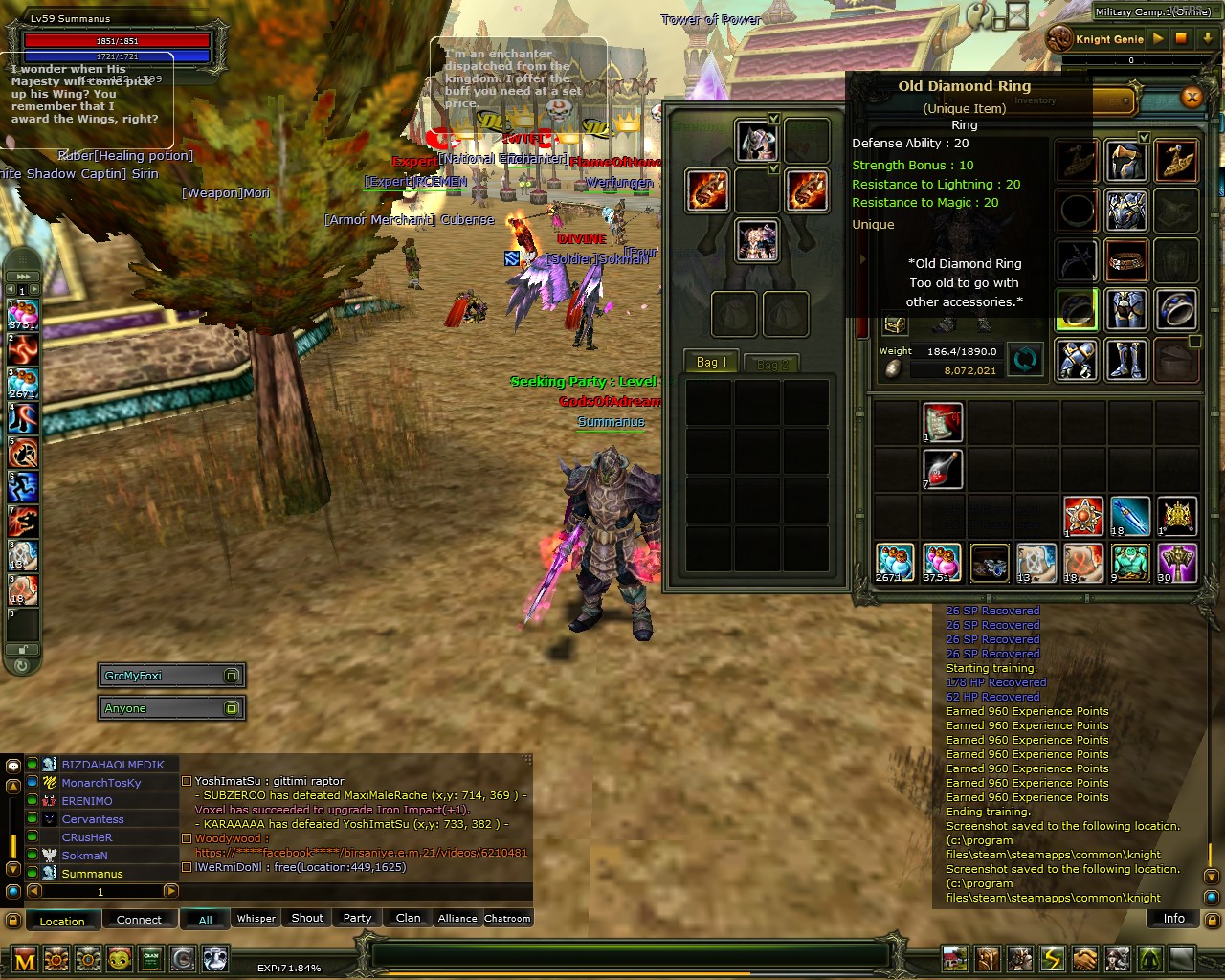
Task: Select the equipped helmet slot
Action: (1126, 161)
